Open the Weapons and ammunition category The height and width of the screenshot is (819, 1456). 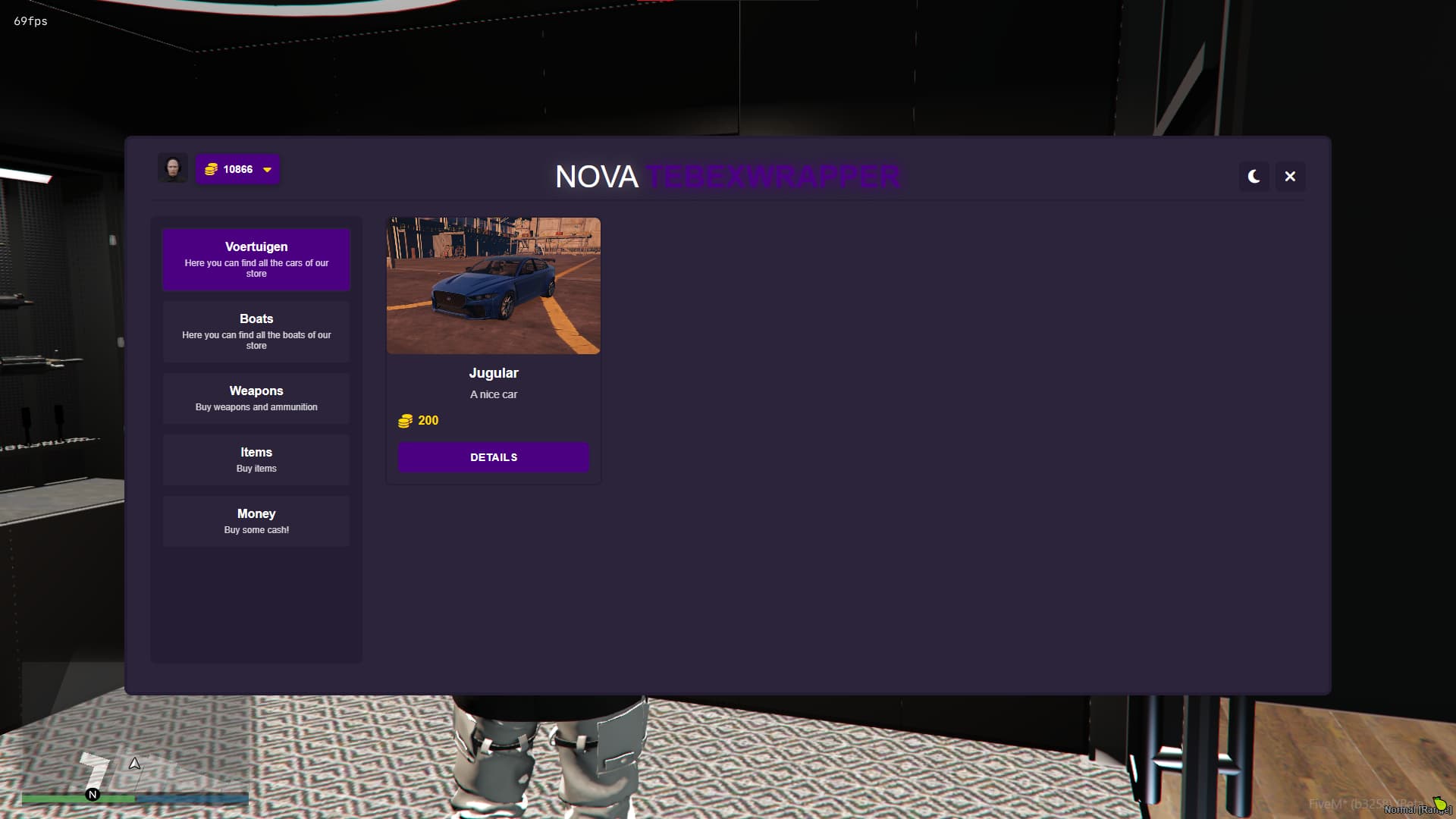coord(256,397)
